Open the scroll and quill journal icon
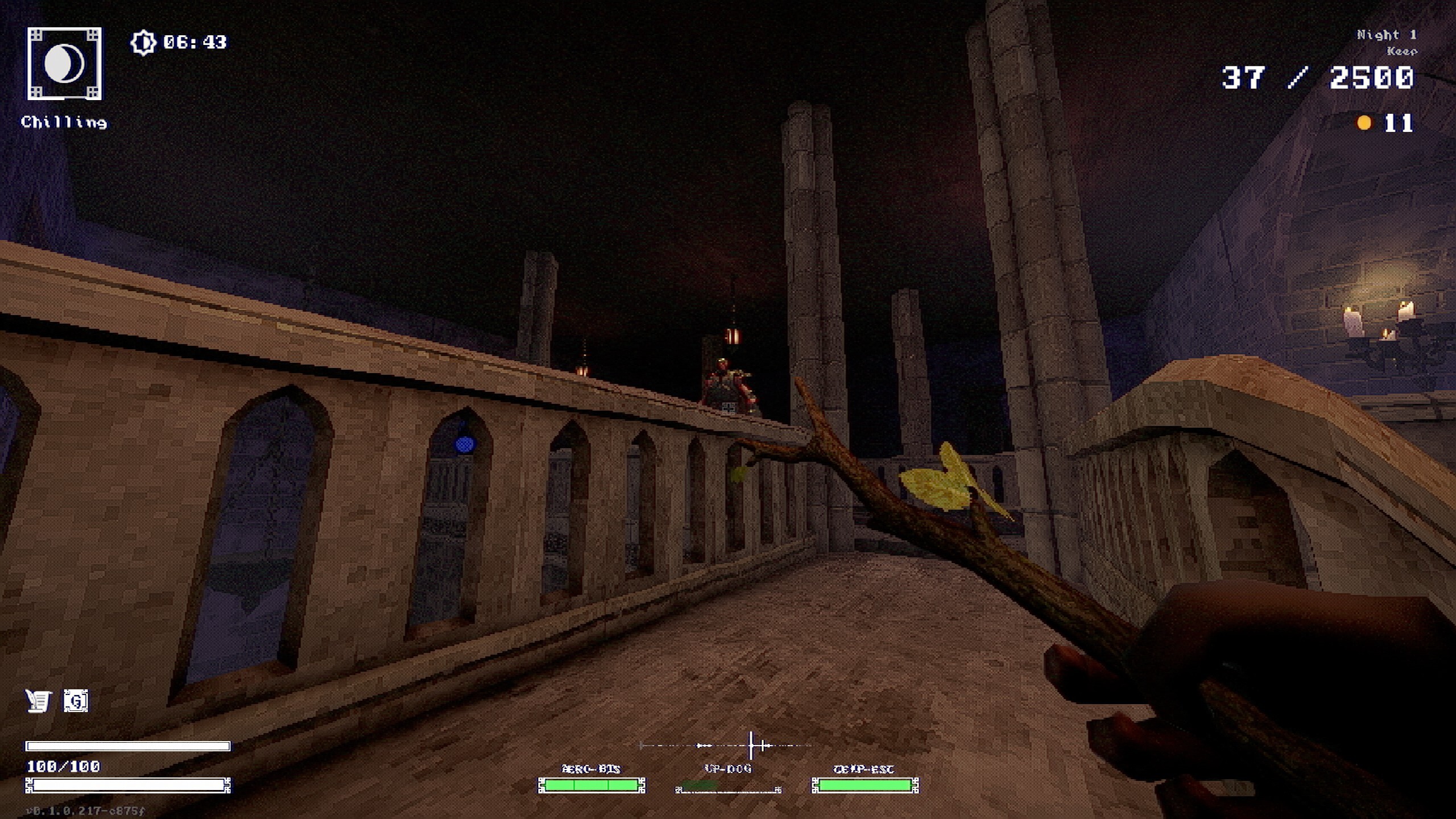 point(38,701)
